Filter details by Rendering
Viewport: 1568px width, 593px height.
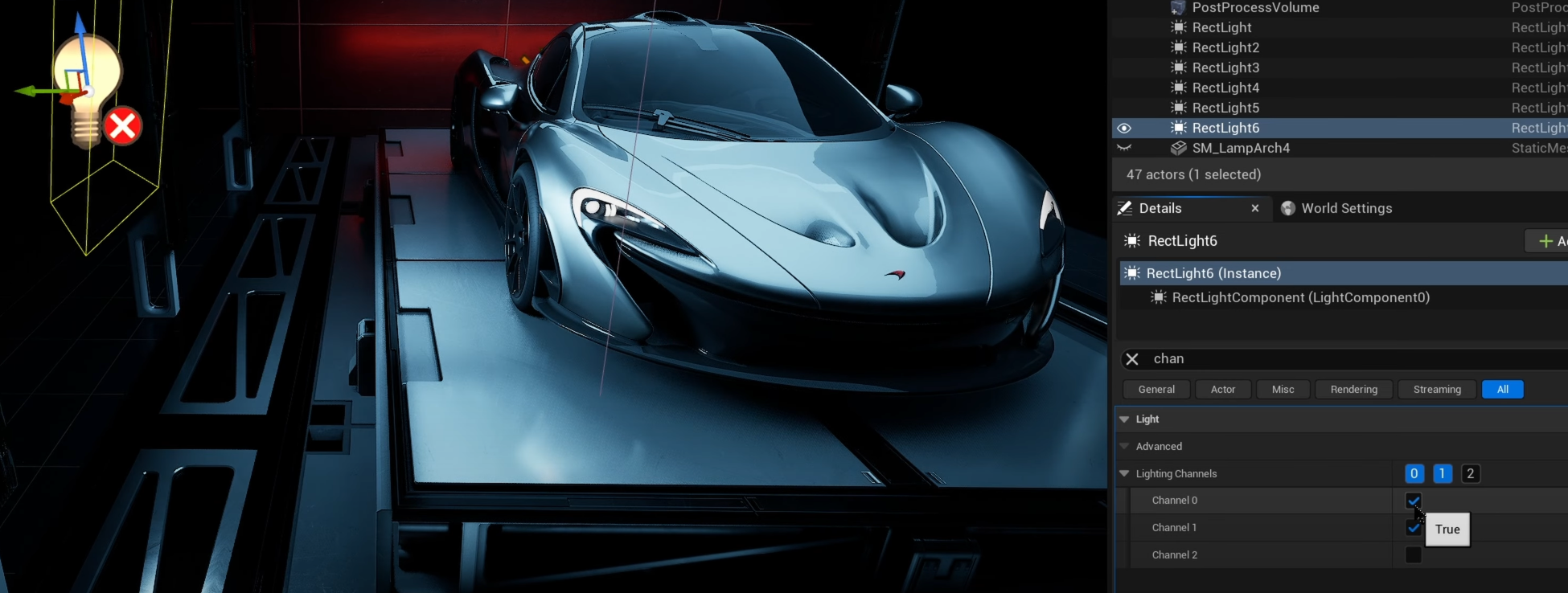tap(1353, 390)
